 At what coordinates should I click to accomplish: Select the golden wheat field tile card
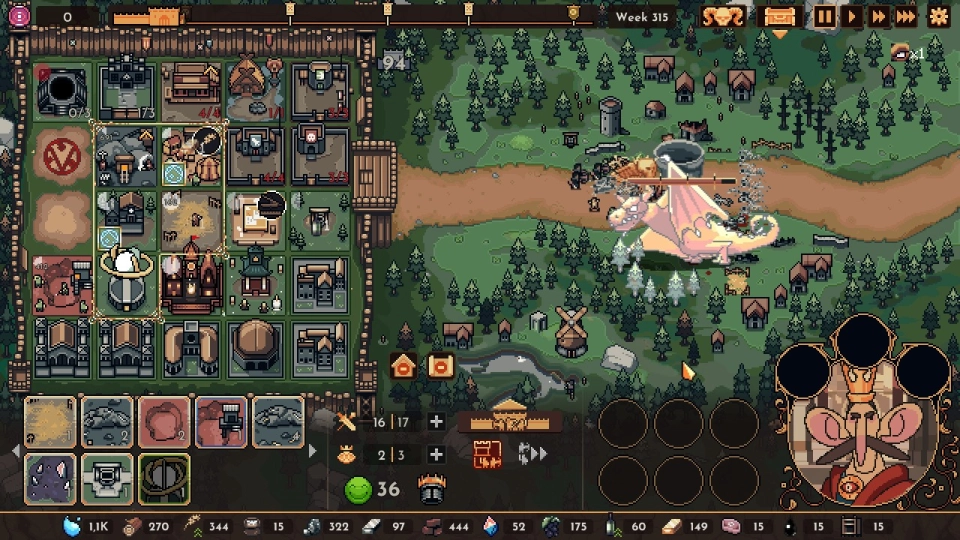[x=49, y=422]
